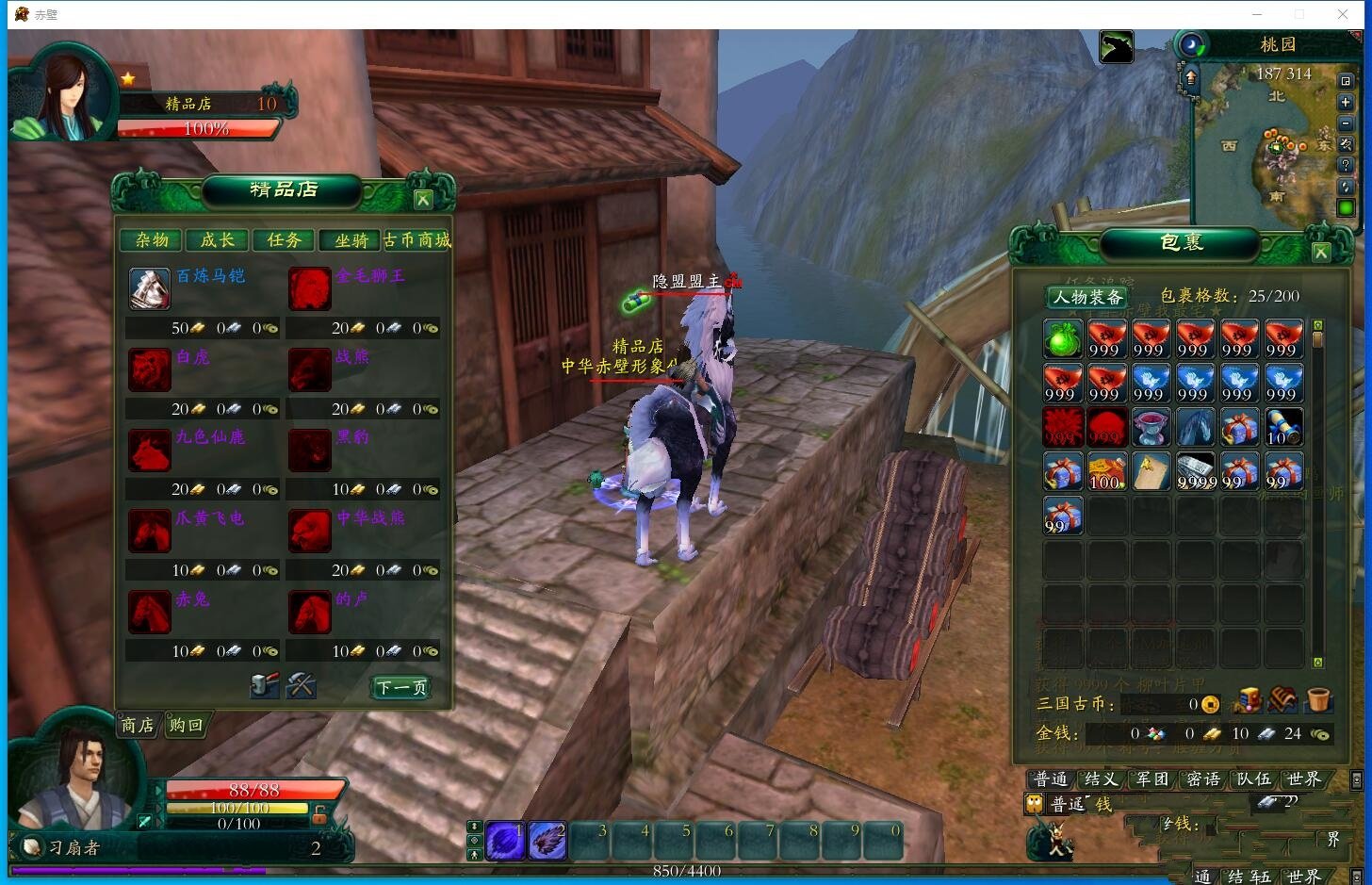Activate the skill in hotbar slot 1
This screenshot has height=885, width=1372.
[x=505, y=841]
